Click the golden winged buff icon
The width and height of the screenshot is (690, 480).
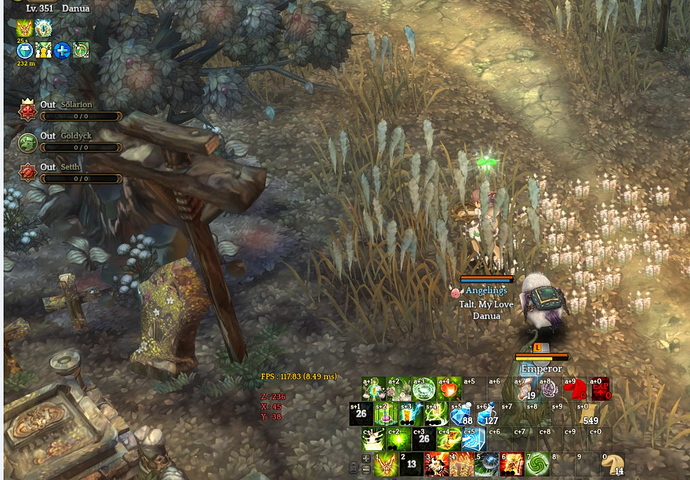[24, 29]
